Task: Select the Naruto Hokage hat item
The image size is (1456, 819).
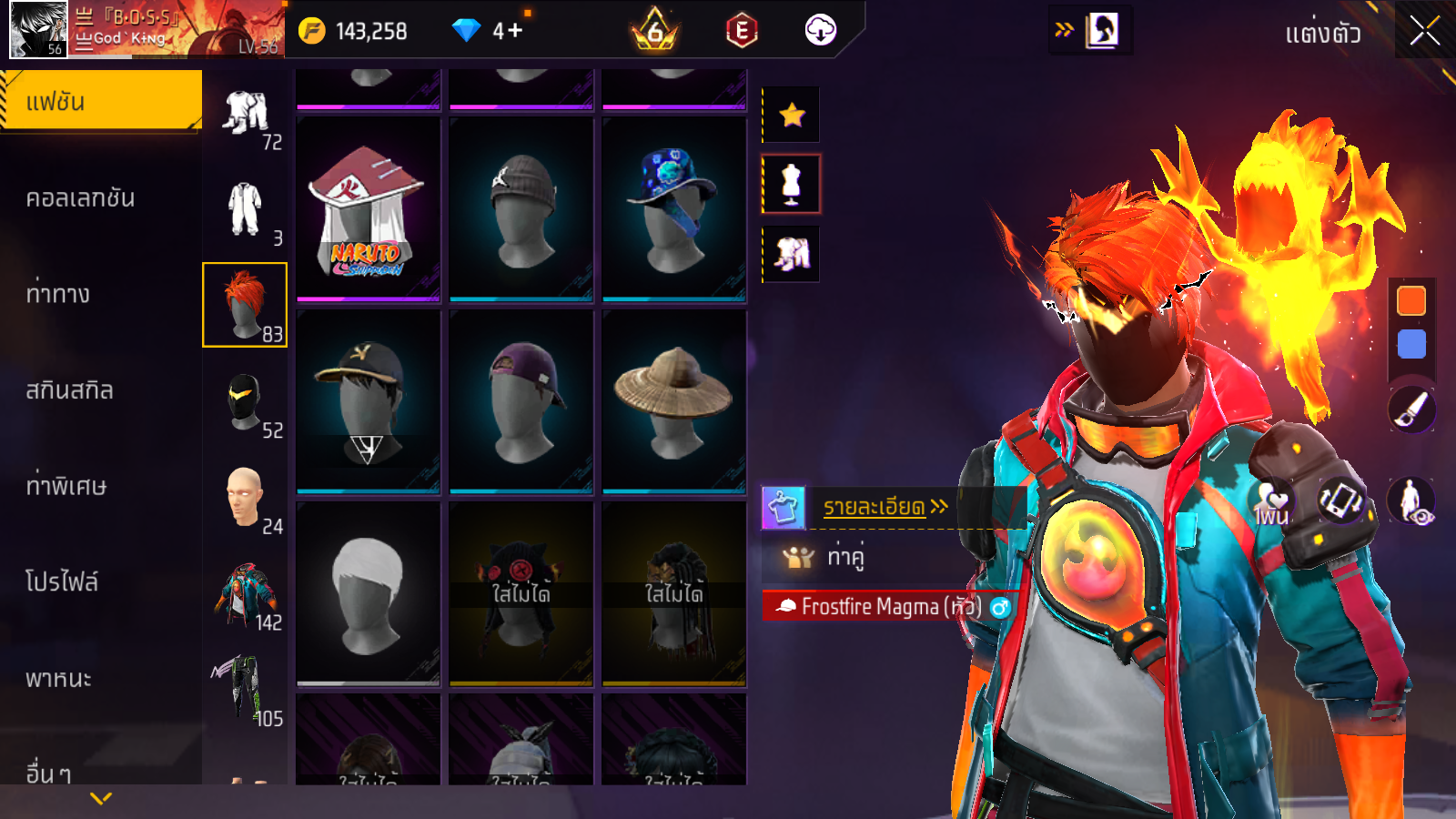Action: pyautogui.click(x=368, y=209)
